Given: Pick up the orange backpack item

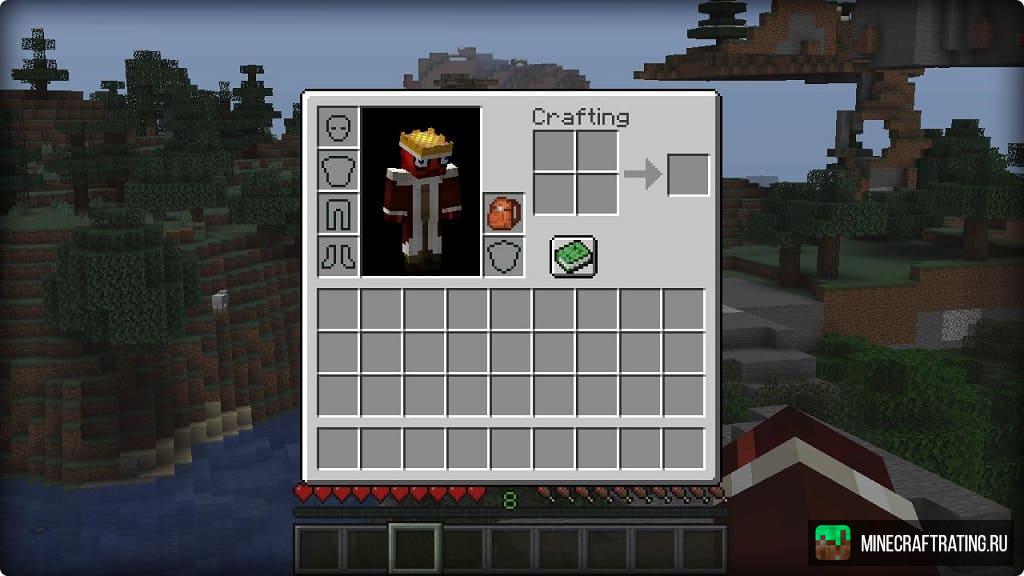Looking at the screenshot, I should click(x=503, y=213).
